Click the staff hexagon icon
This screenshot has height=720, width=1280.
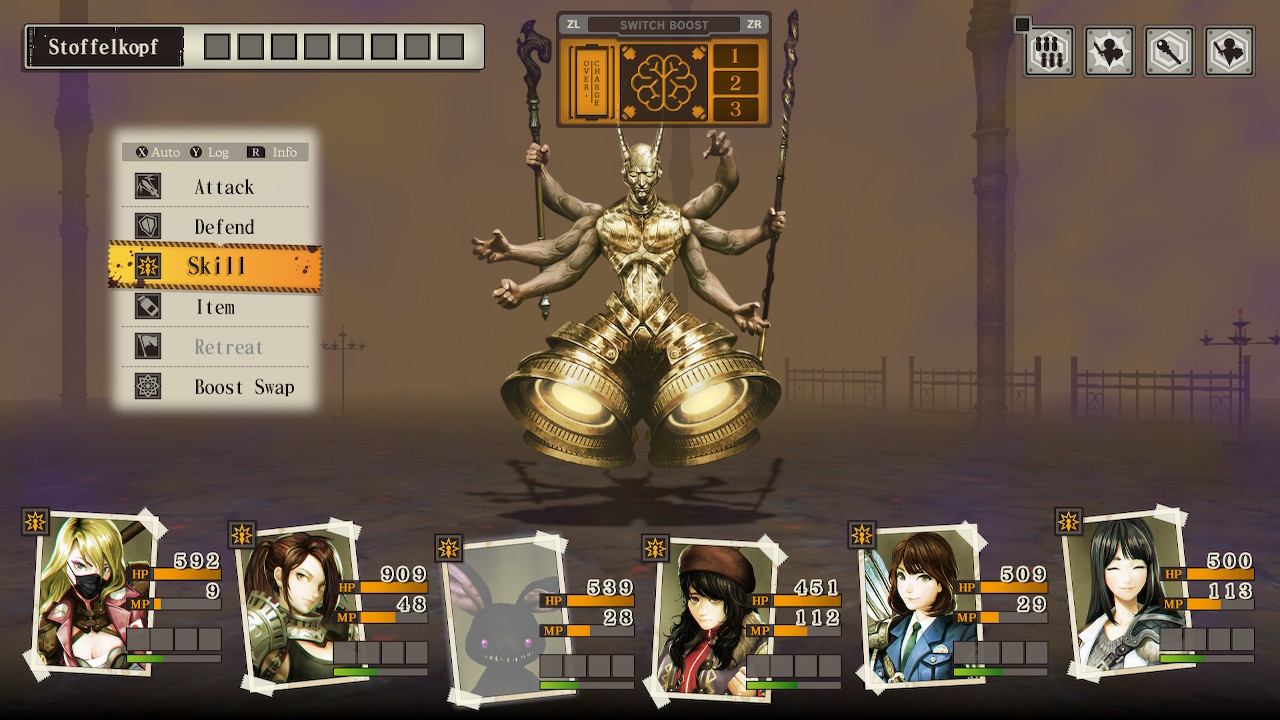pos(1169,51)
